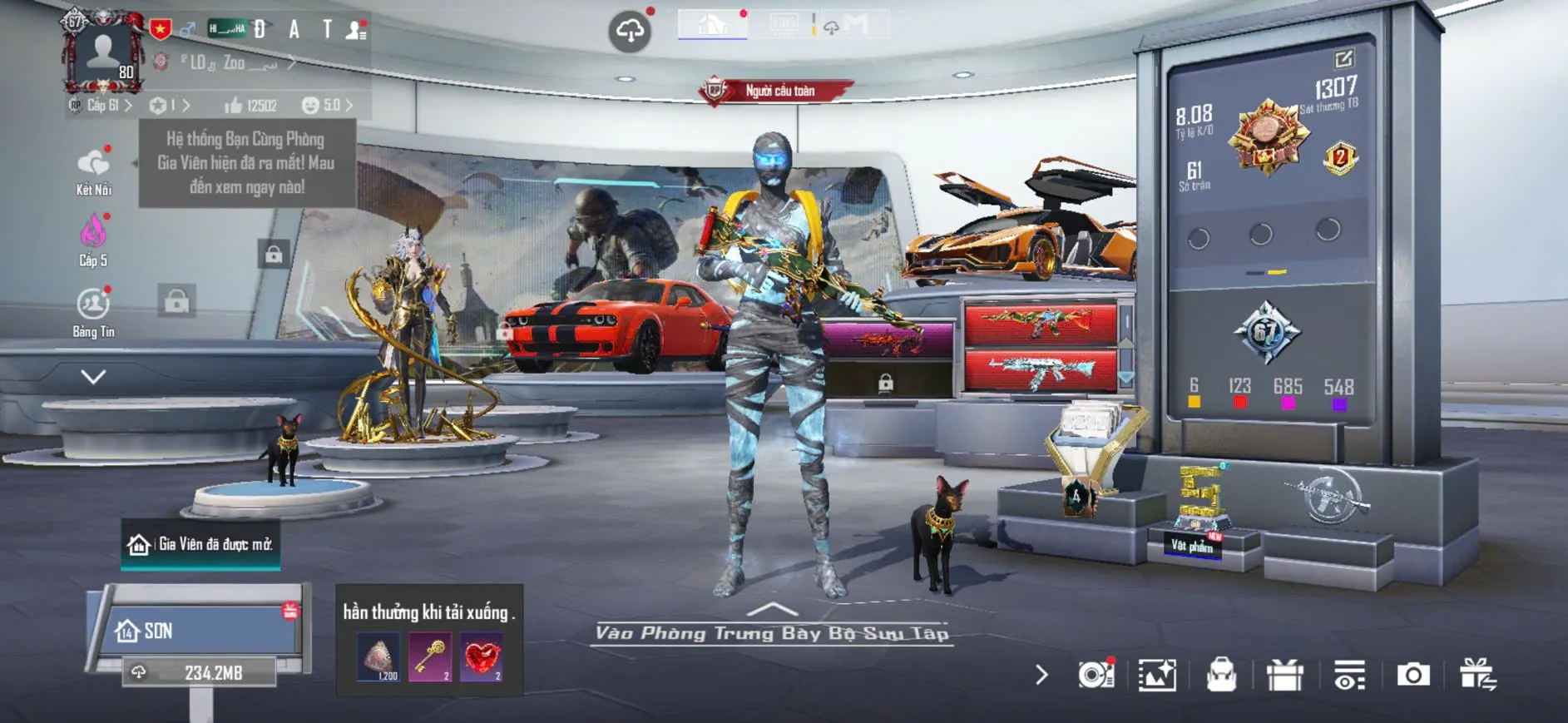Expand the bottom toolbar arrow
This screenshot has height=723, width=1568.
click(x=1041, y=675)
